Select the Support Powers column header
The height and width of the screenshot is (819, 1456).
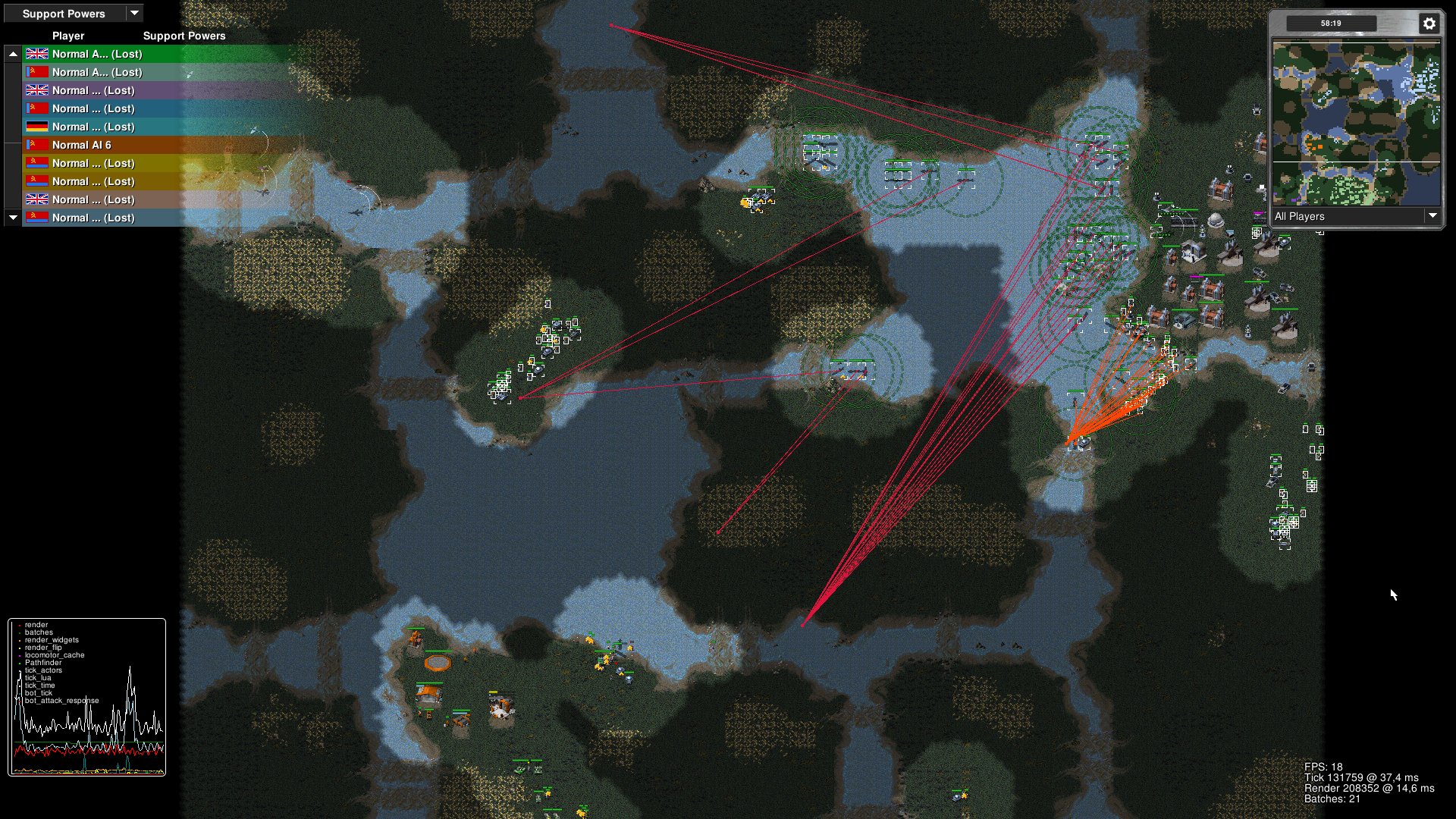184,36
